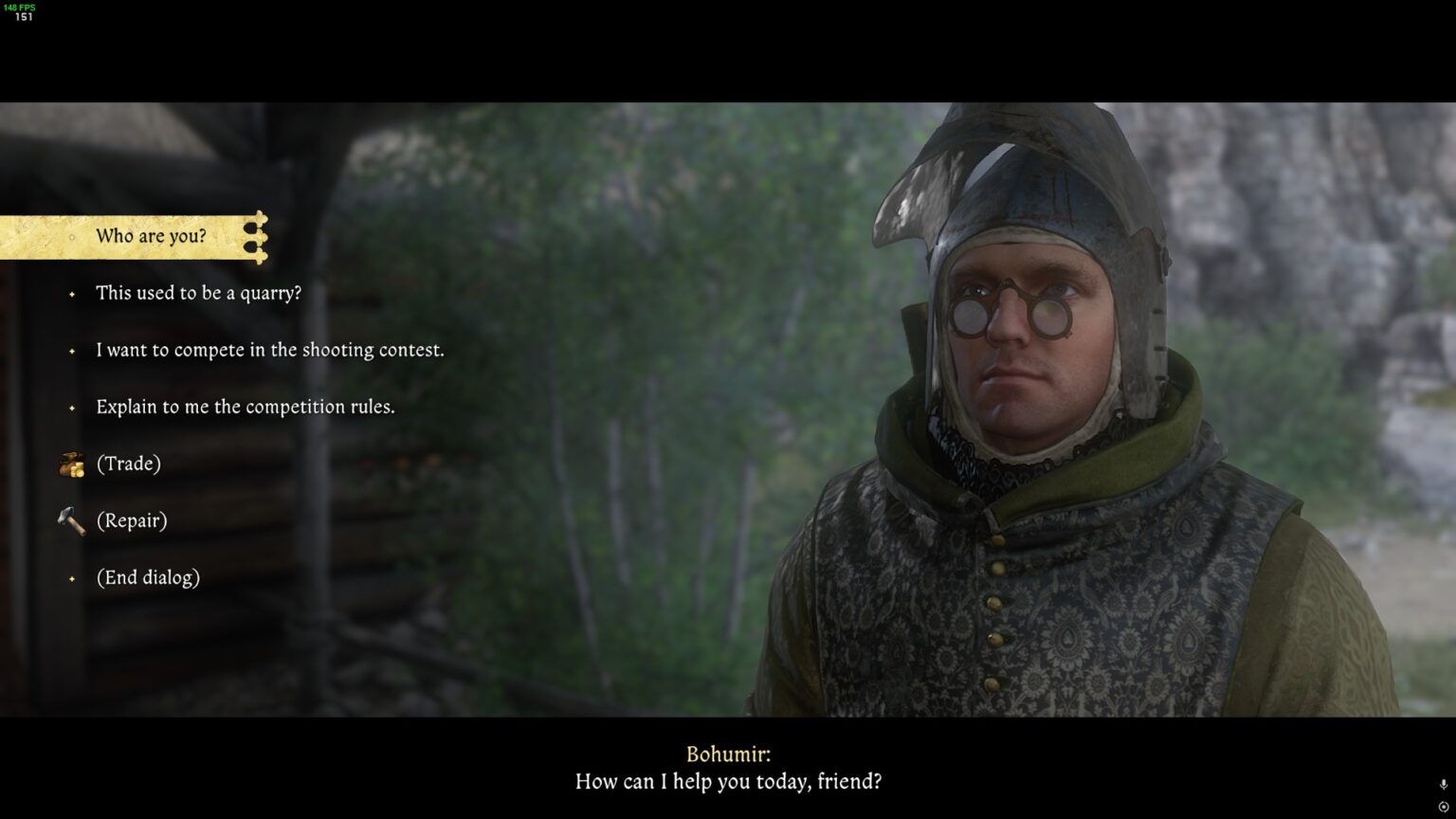Click Bohumir's name above the subtitle
Screen dimensions: 1456x819
(x=727, y=754)
